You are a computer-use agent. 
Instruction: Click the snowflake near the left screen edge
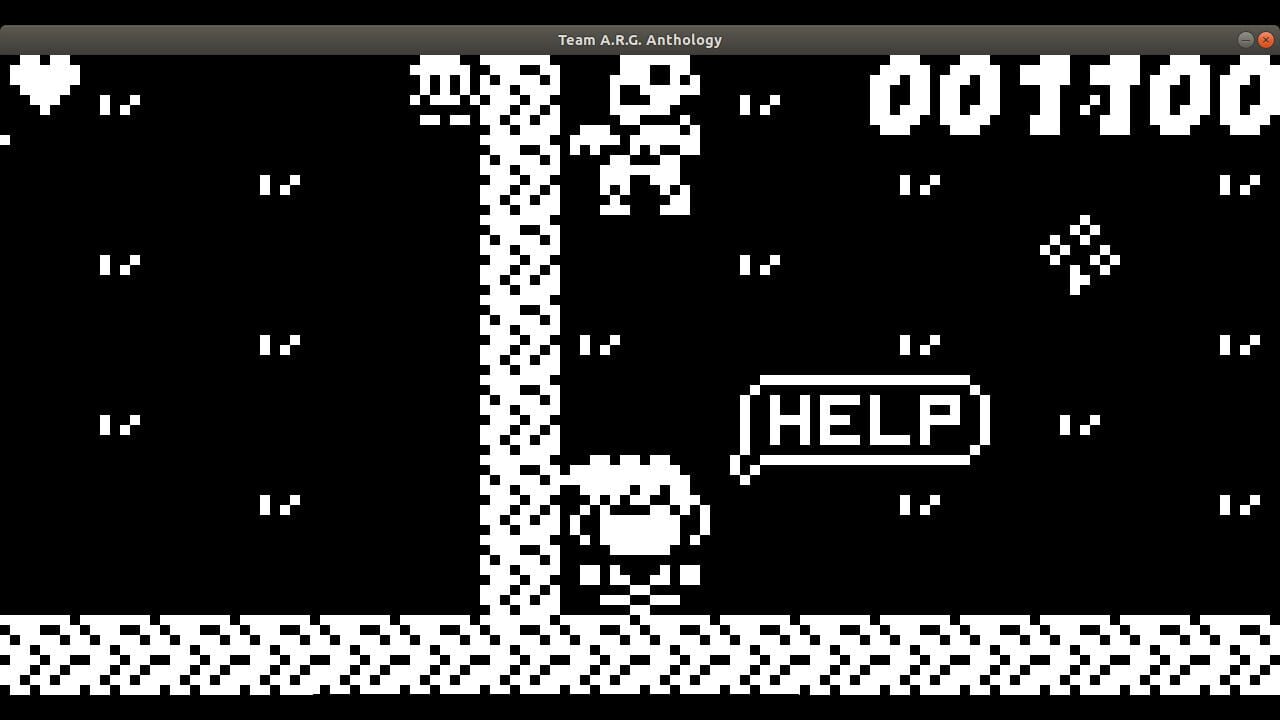click(x=6, y=140)
